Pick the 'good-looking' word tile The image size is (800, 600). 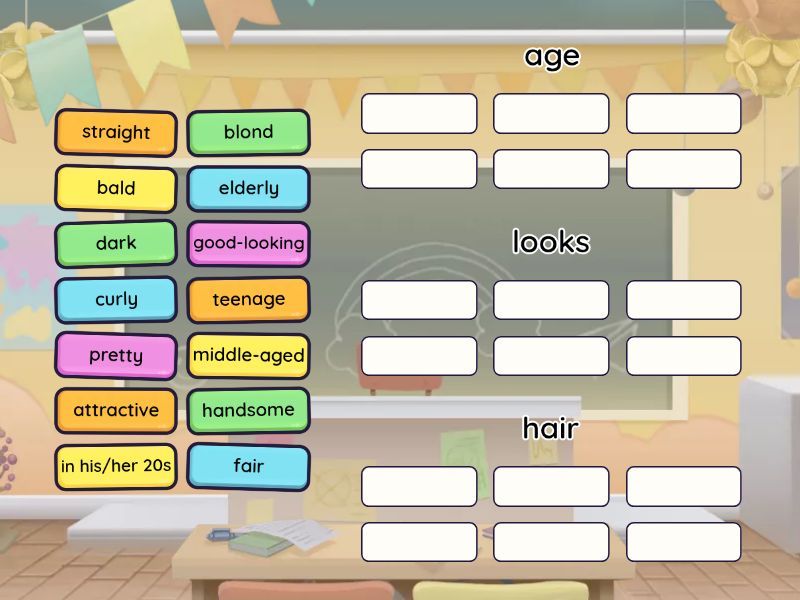click(248, 243)
